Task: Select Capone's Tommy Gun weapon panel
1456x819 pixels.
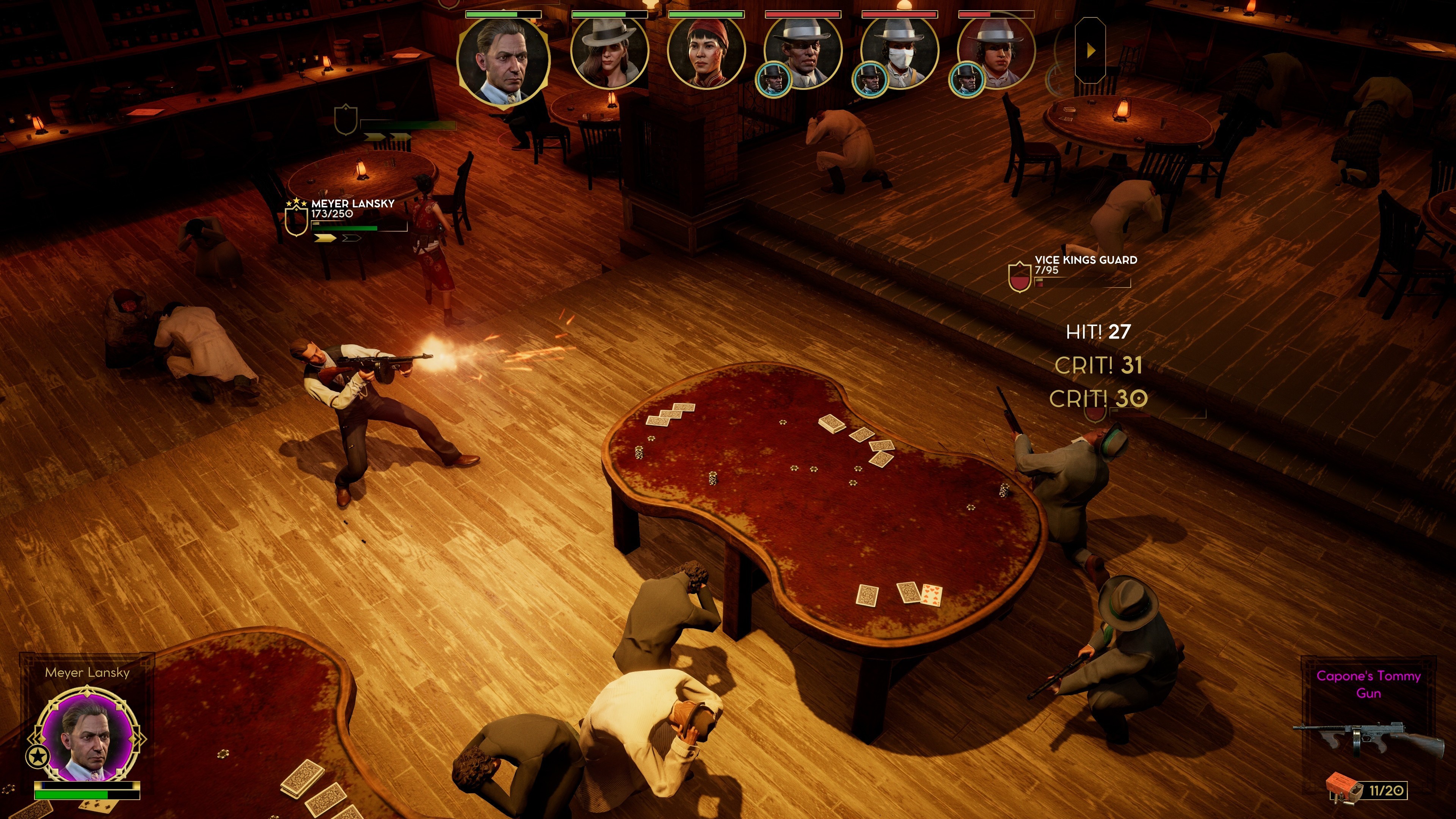Action: (1368, 729)
